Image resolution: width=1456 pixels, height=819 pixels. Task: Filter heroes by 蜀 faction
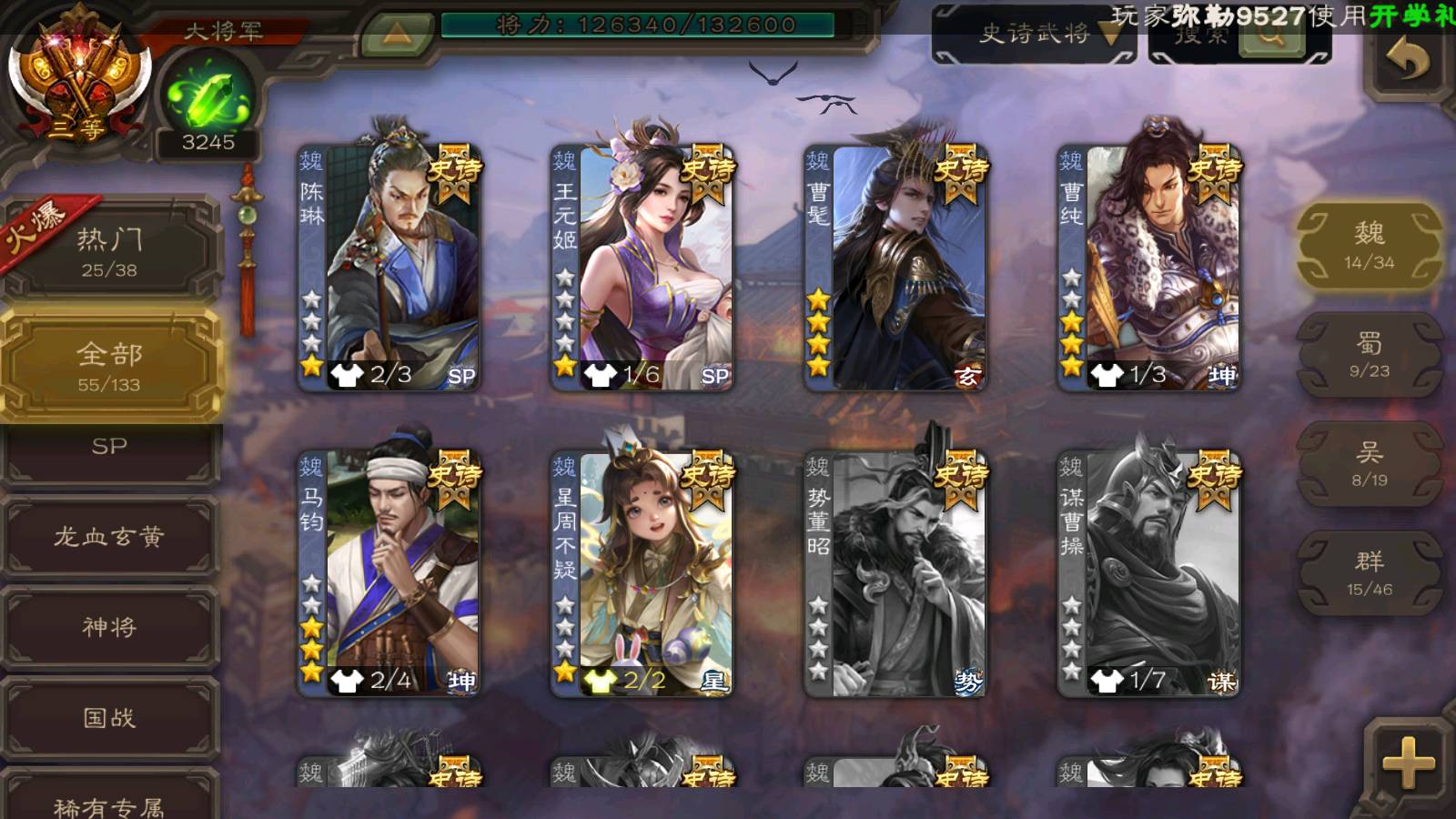tap(1369, 355)
